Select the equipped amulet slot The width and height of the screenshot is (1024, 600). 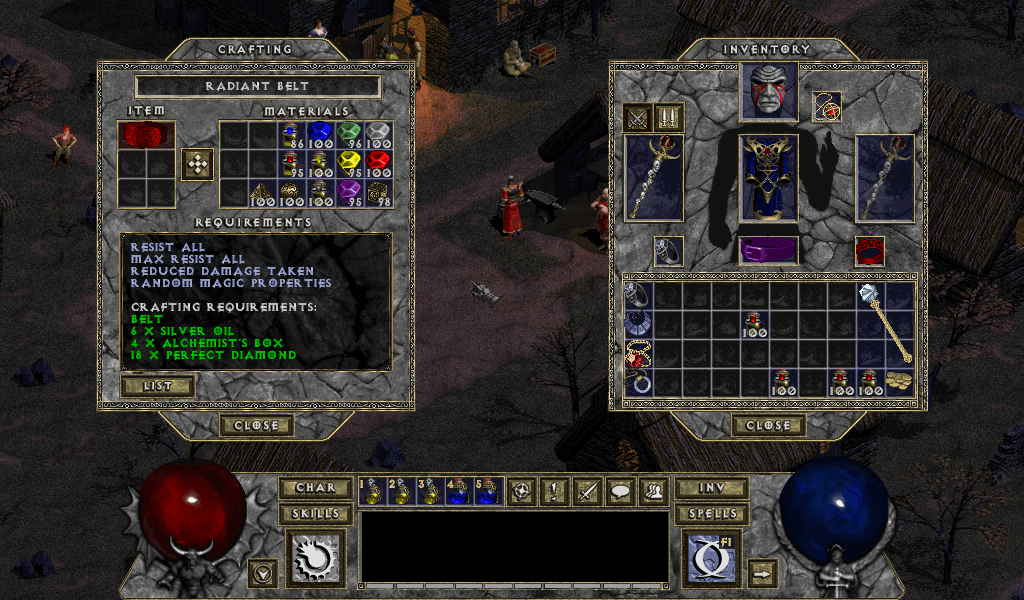pyautogui.click(x=826, y=106)
